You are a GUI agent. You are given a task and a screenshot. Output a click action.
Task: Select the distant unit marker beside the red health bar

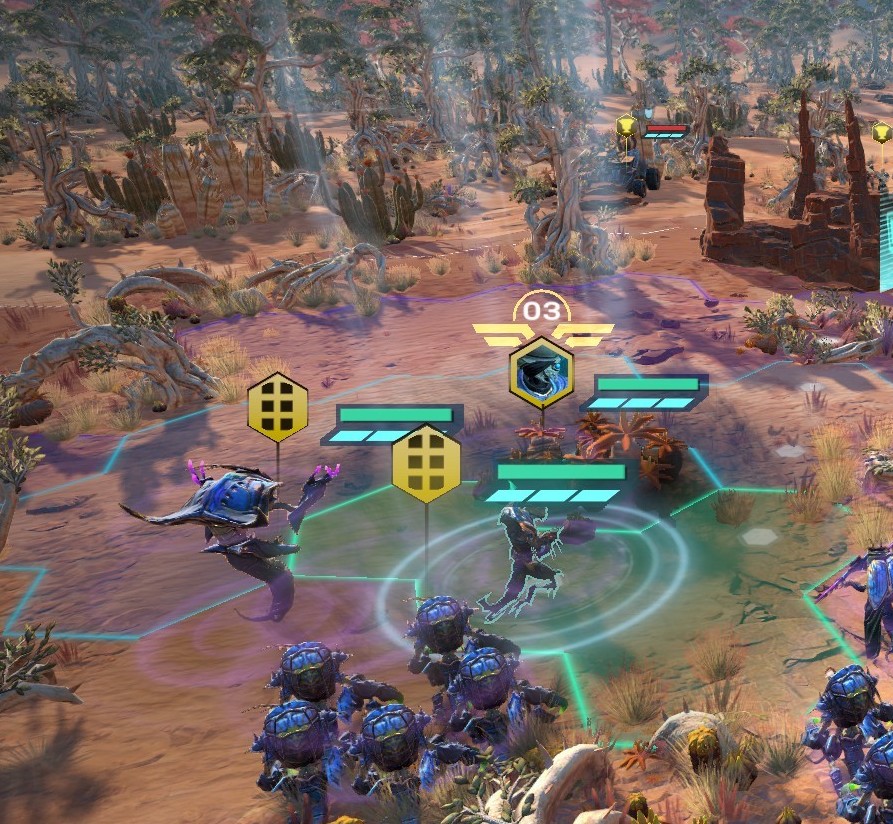pos(626,127)
